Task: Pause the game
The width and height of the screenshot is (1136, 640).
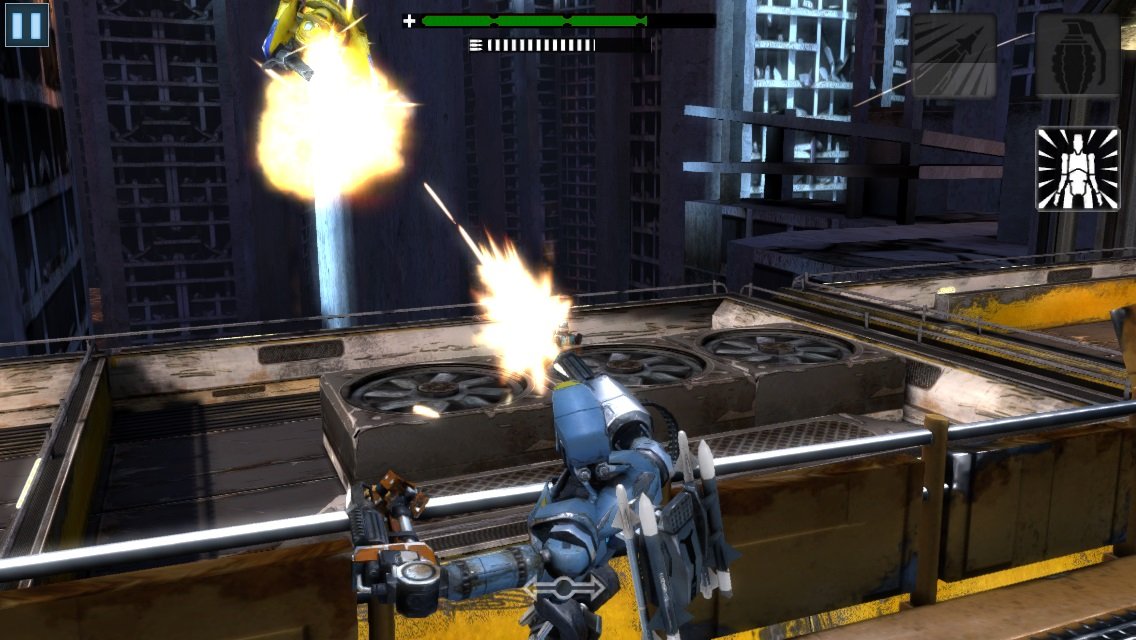Action: 27,25
